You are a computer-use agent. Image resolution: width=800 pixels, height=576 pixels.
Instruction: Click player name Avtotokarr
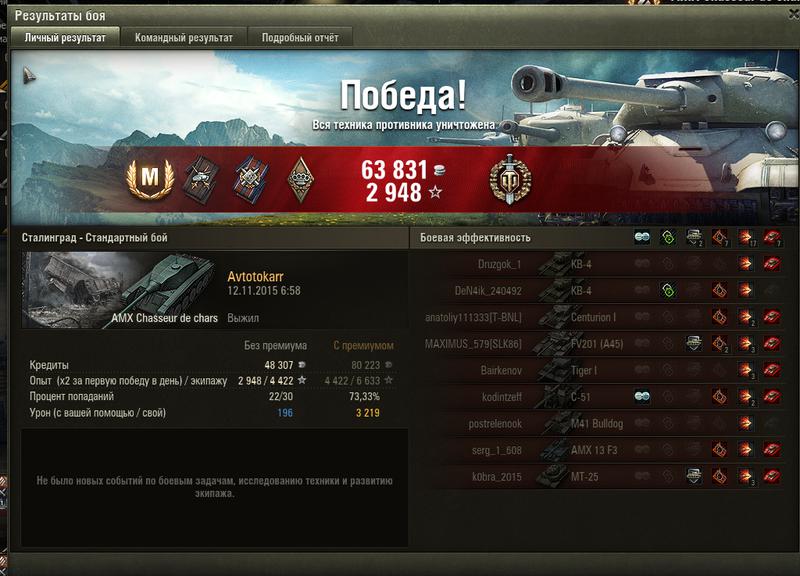pyautogui.click(x=257, y=276)
